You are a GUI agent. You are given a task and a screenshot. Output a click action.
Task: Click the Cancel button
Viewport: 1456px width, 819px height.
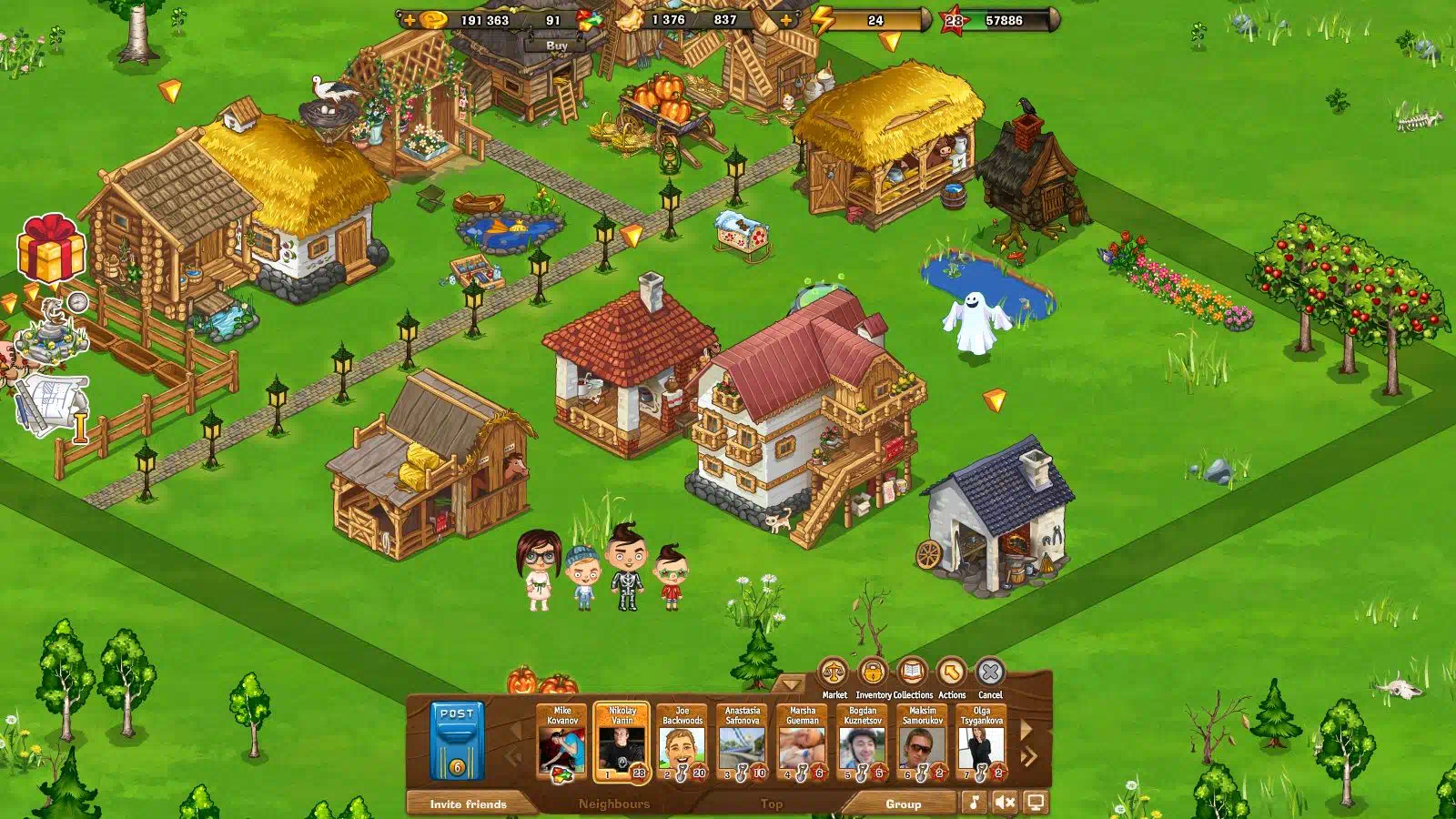pos(990,674)
